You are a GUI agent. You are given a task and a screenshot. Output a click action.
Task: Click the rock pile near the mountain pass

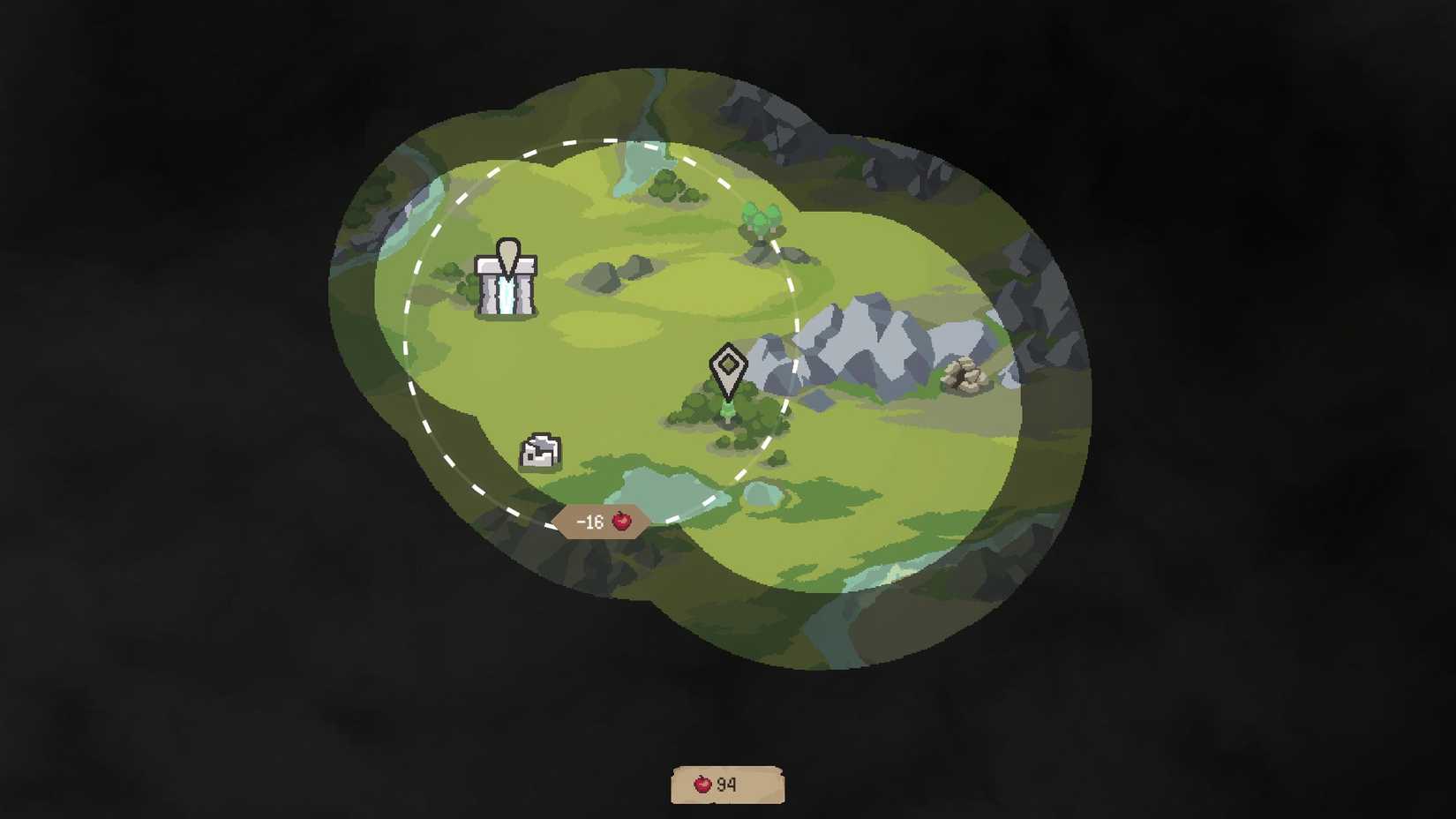[962, 375]
